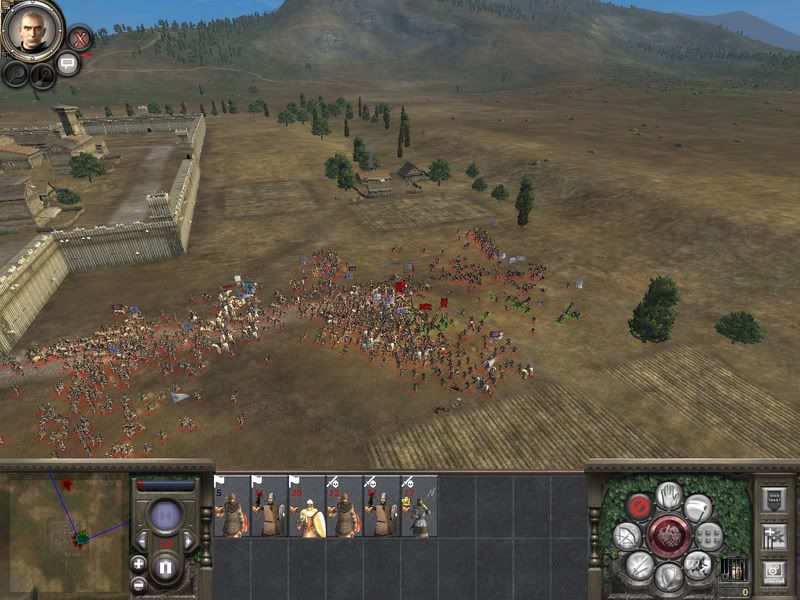Viewport: 800px width, 600px height.
Task: Click the halt hand order button
Action: pos(669,495)
